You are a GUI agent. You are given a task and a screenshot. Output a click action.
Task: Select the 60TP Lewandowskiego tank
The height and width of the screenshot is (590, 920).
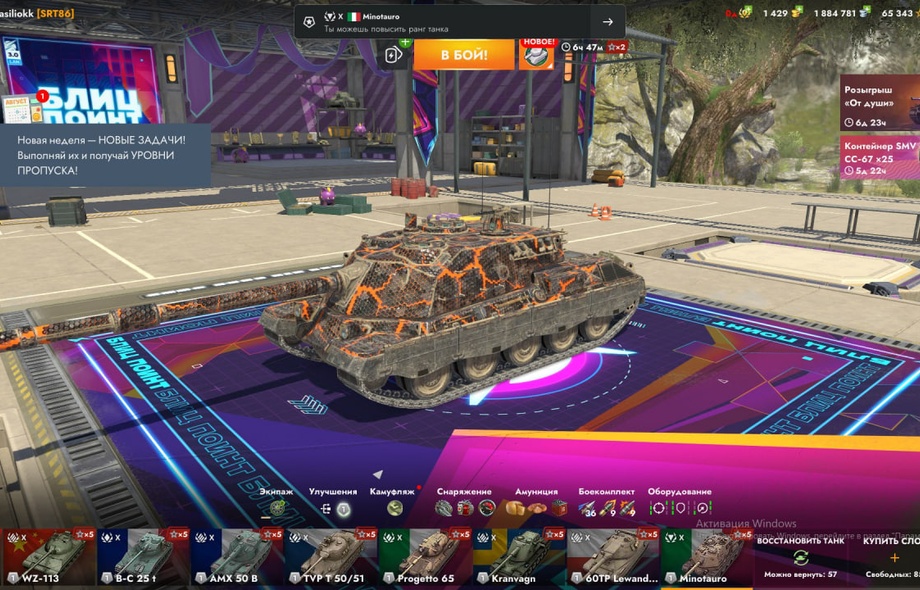(x=612, y=558)
